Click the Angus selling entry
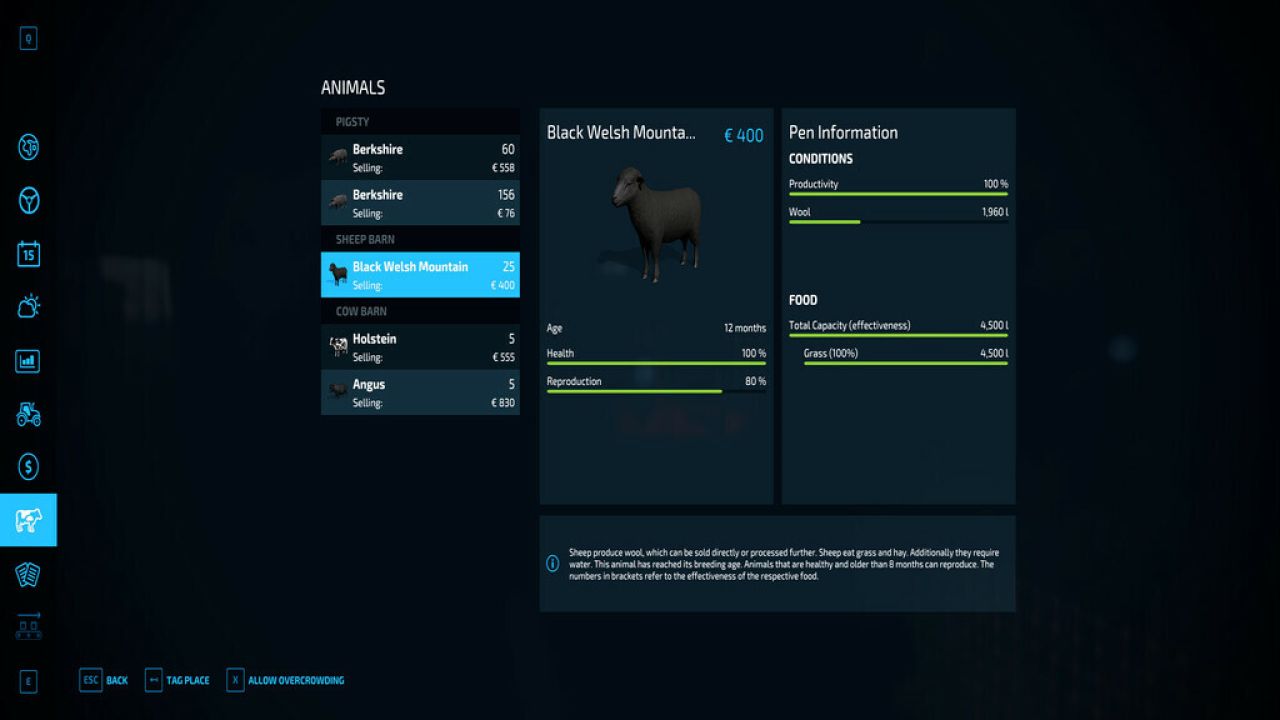The width and height of the screenshot is (1280, 720). (x=420, y=392)
